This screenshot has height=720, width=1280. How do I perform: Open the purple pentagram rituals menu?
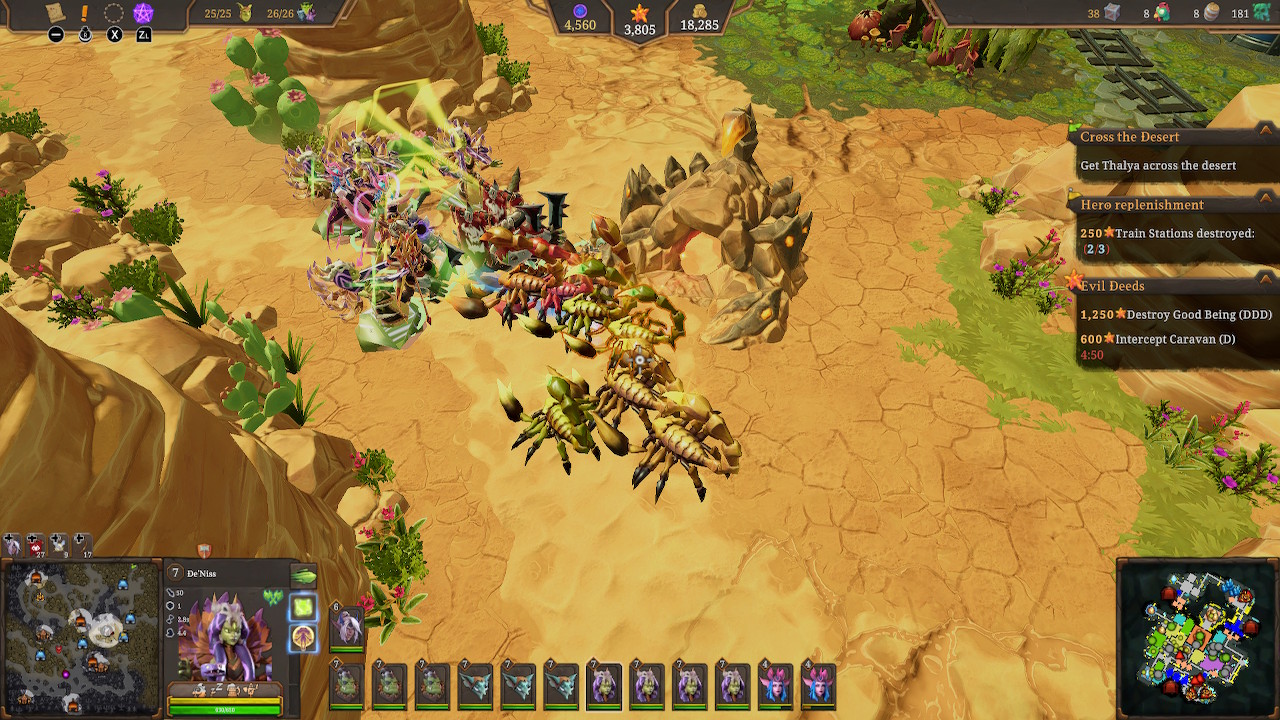coord(145,13)
